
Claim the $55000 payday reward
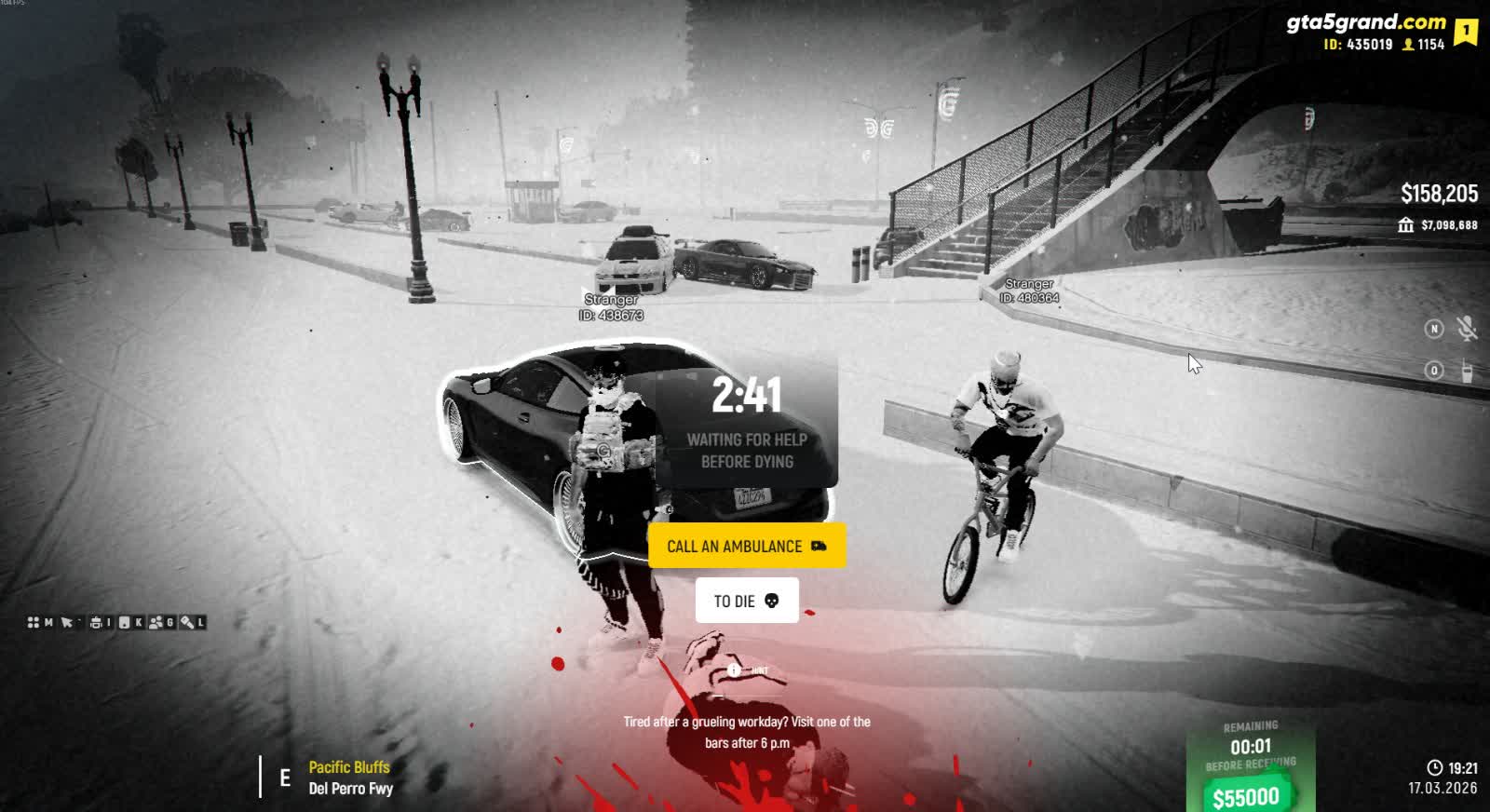point(1246,796)
